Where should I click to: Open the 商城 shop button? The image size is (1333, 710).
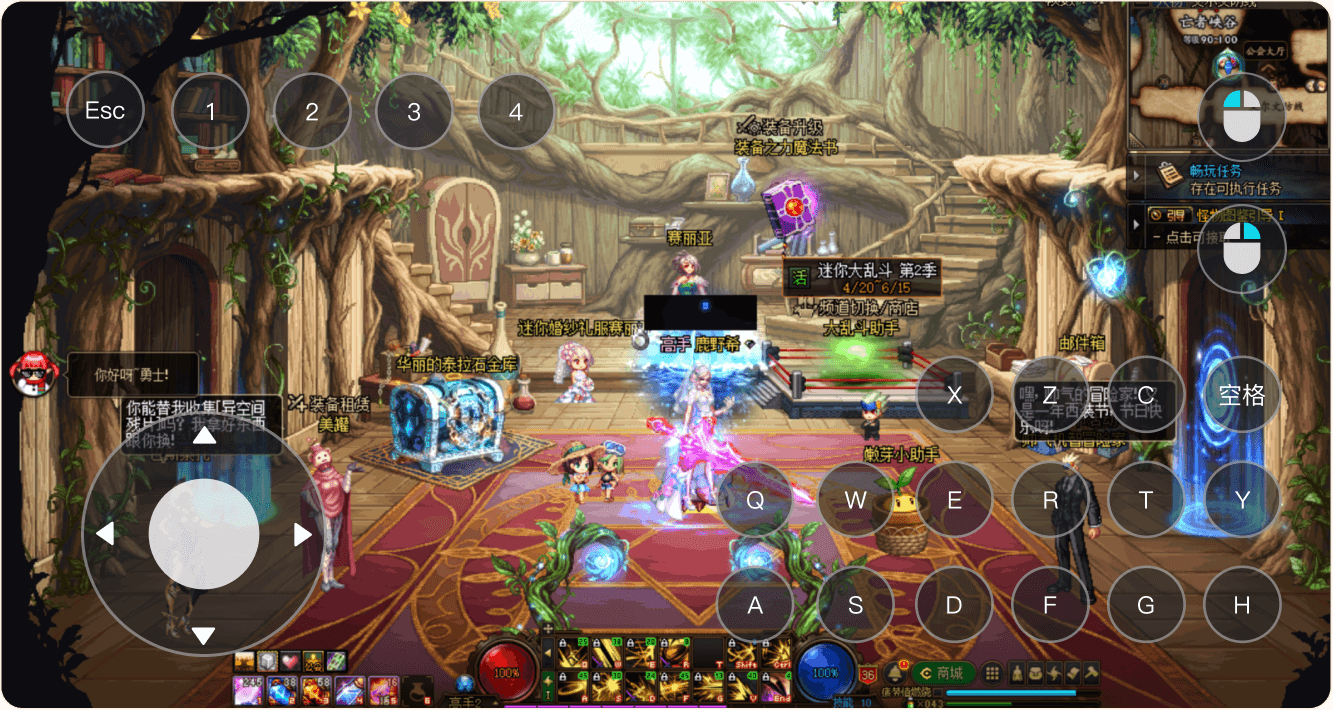click(942, 673)
